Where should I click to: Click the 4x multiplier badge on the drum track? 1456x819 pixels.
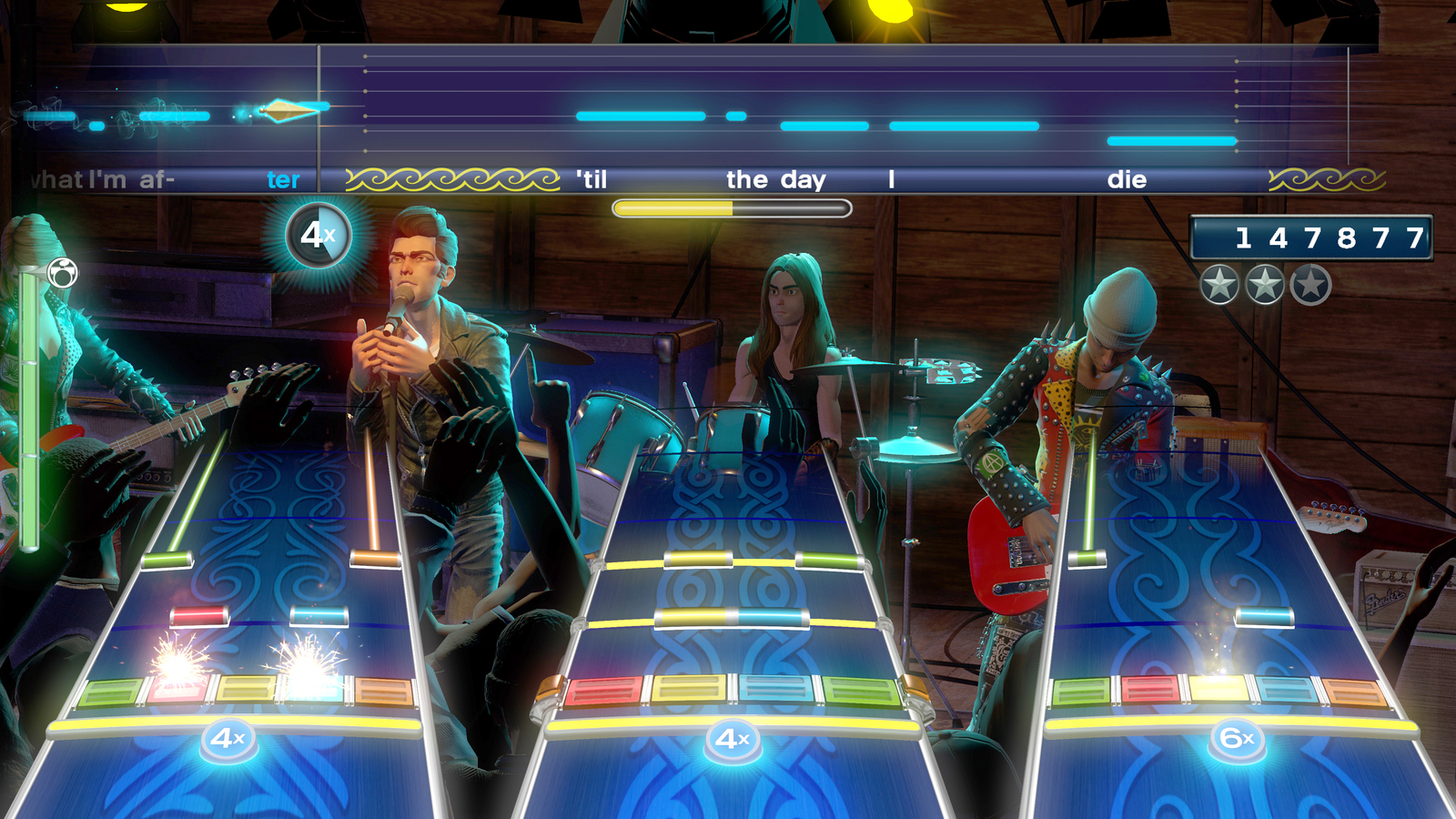(x=735, y=739)
